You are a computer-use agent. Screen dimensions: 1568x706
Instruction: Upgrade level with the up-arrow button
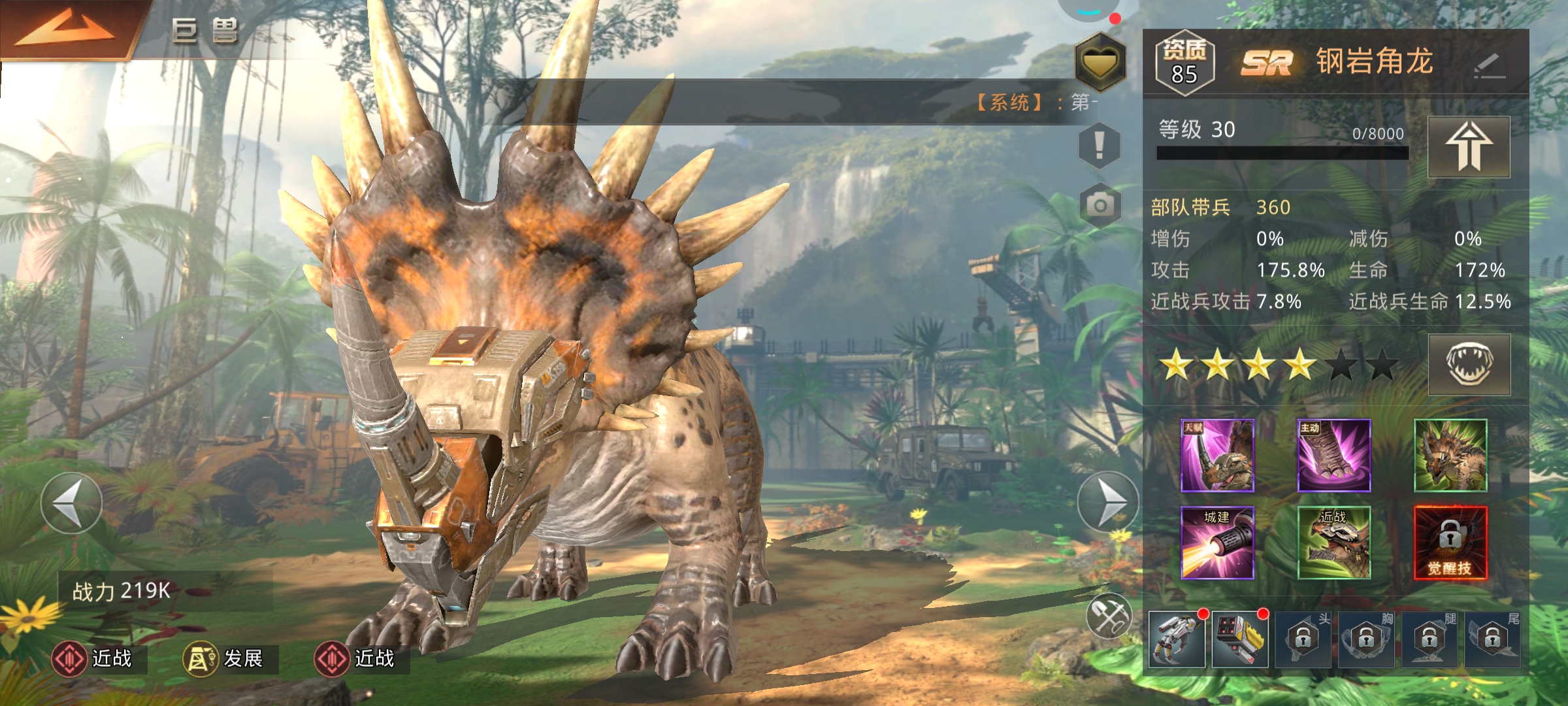(x=1469, y=147)
